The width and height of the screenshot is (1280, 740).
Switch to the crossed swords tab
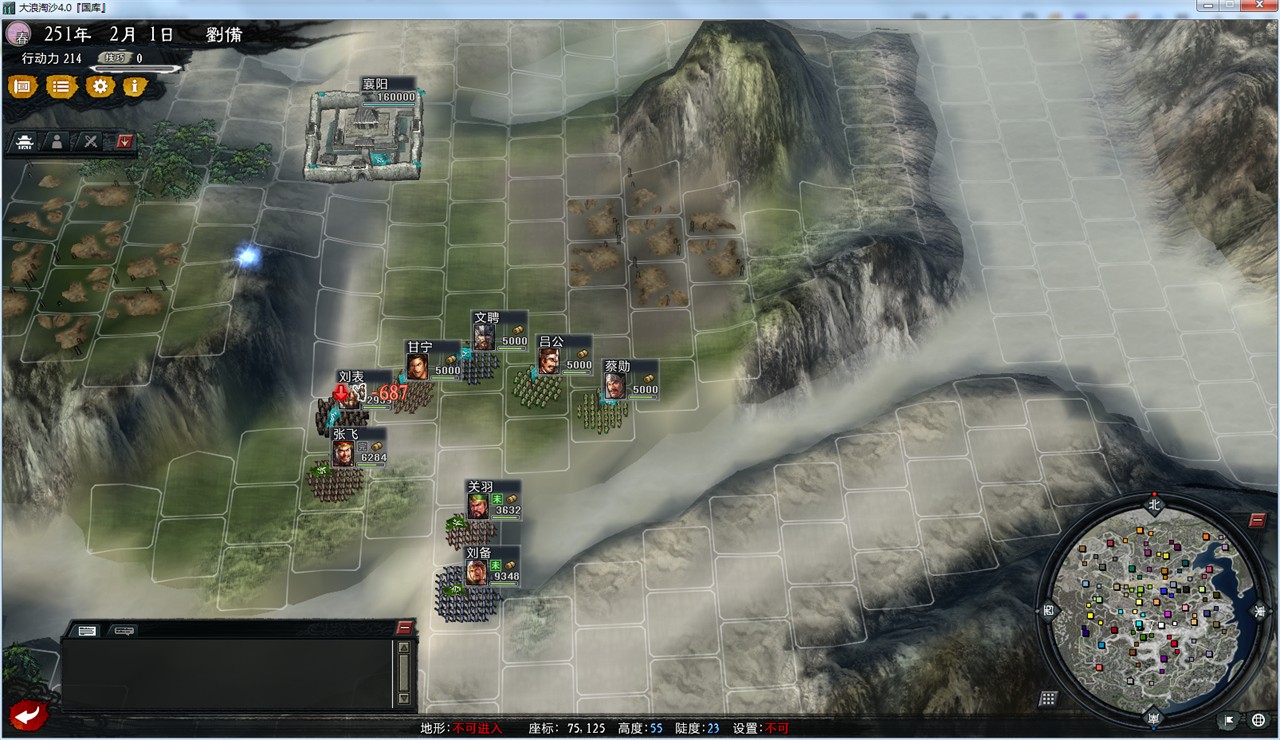click(x=91, y=142)
